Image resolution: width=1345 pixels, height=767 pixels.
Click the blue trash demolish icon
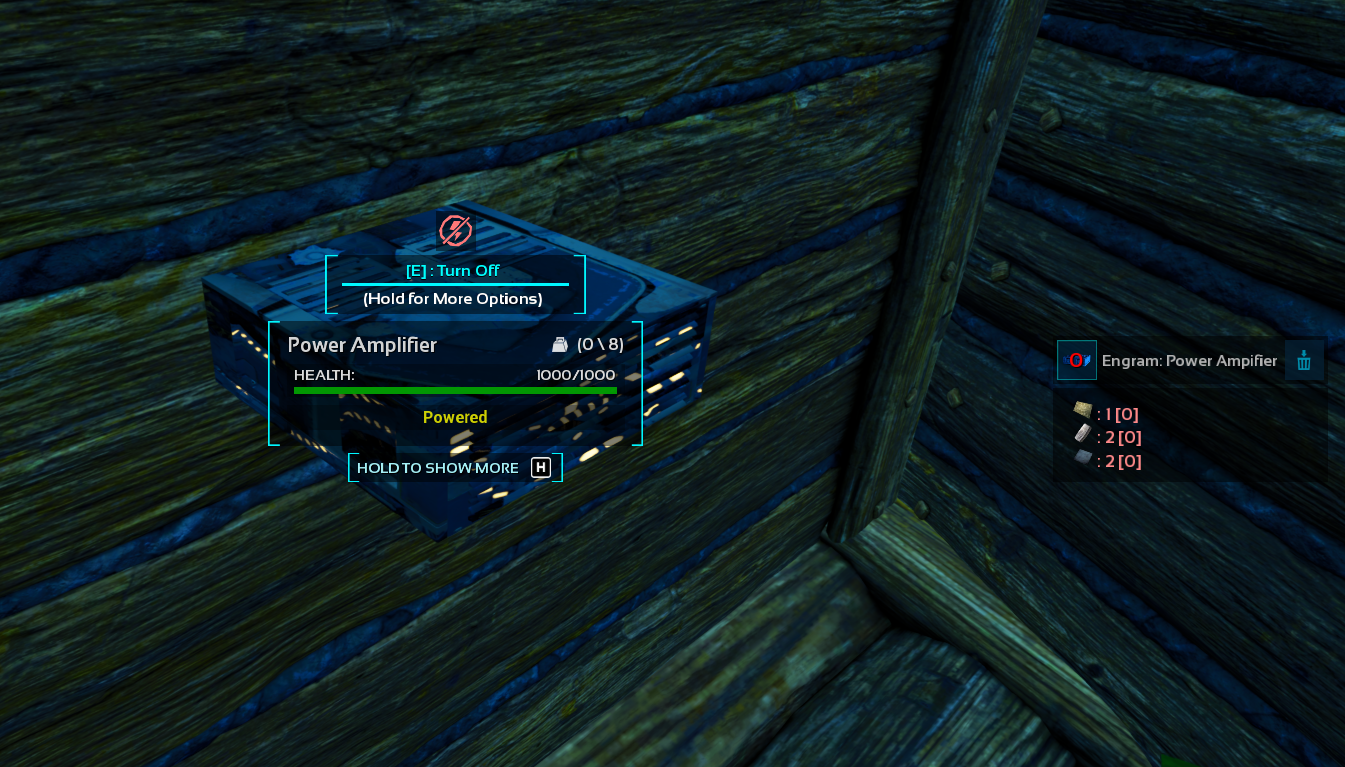[1304, 360]
